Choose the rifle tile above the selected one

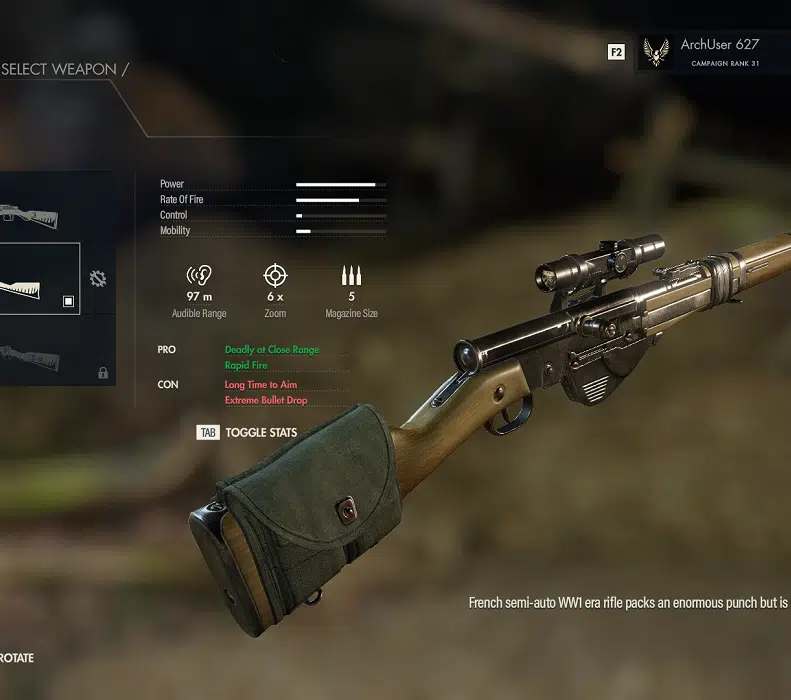pos(38,208)
